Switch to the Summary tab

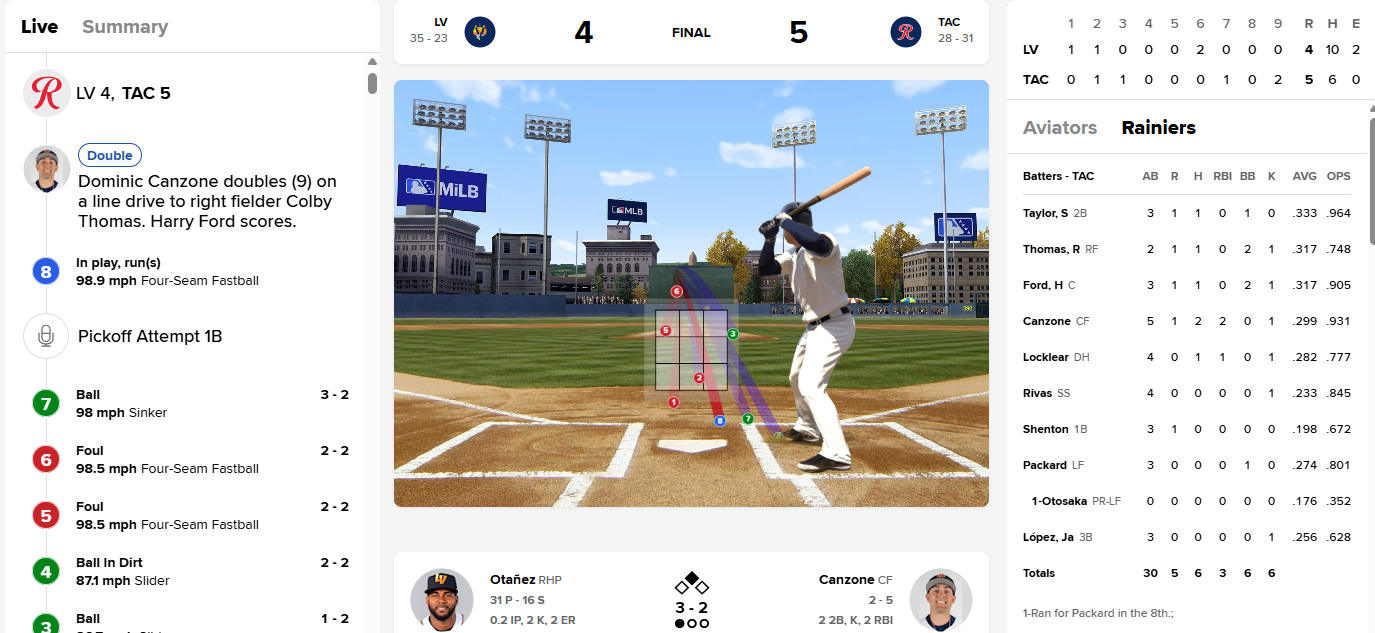pyautogui.click(x=125, y=27)
